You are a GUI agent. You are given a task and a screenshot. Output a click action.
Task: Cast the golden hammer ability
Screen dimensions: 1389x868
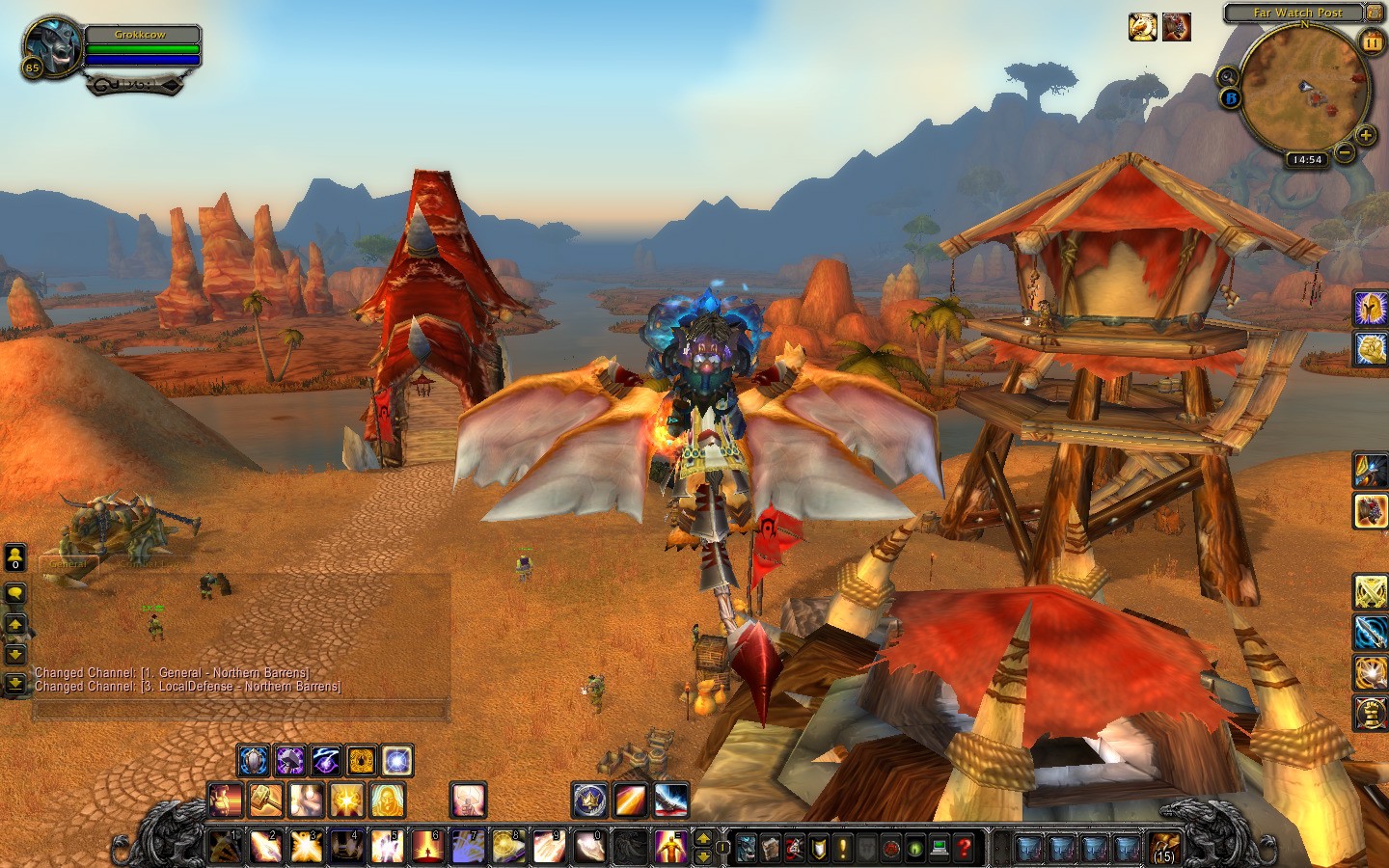266,800
